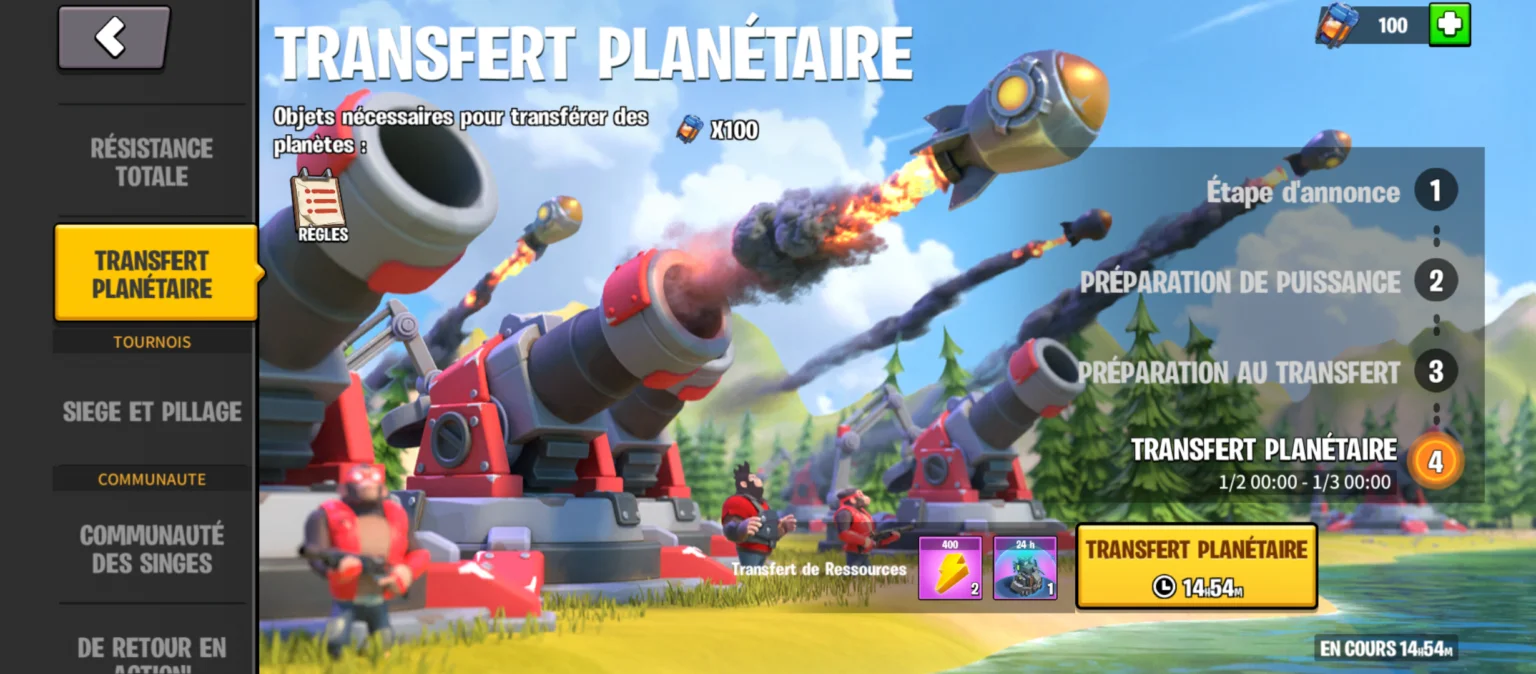The height and width of the screenshot is (674, 1536).
Task: Inspect the 24 h turret reward item
Action: [1025, 568]
